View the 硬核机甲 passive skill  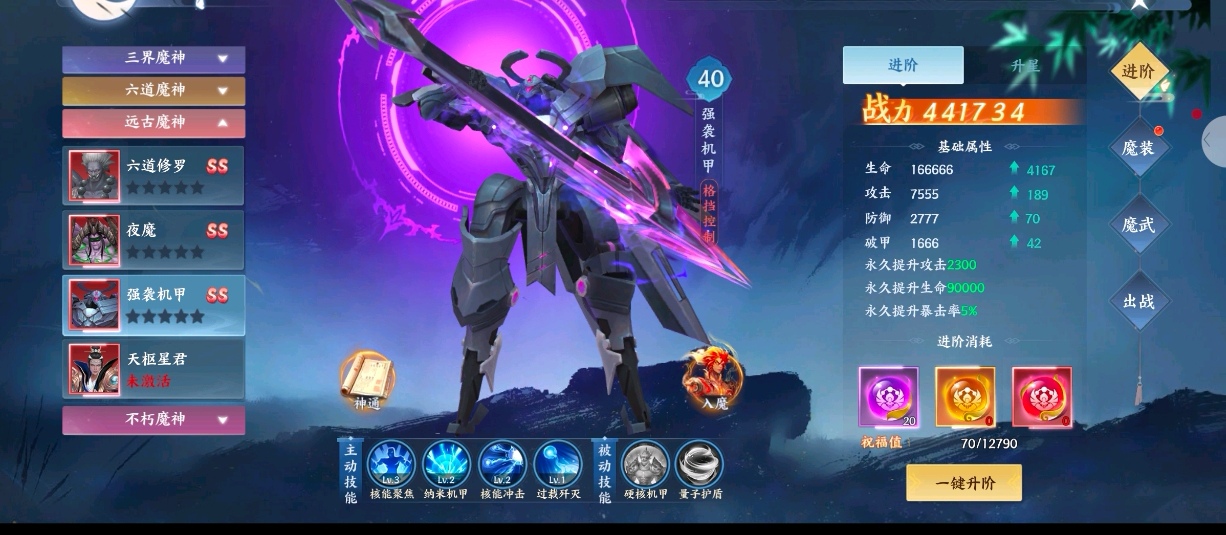pos(645,465)
